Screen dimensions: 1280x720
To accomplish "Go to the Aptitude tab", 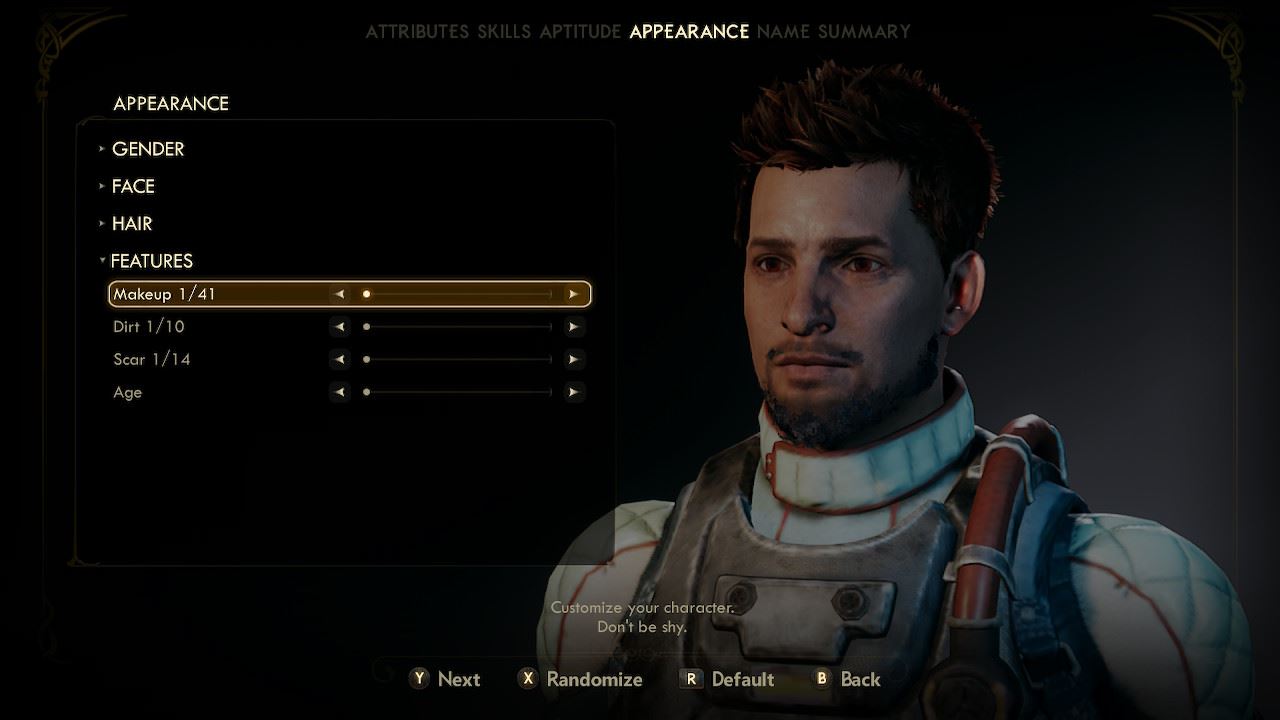I will pos(580,31).
